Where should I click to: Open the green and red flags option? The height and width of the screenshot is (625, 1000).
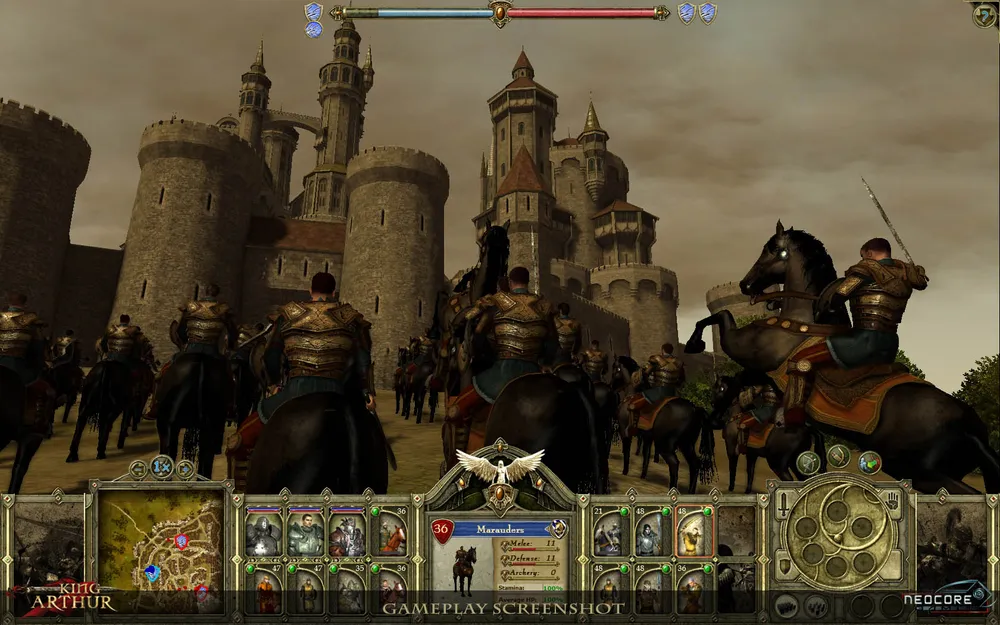869,462
